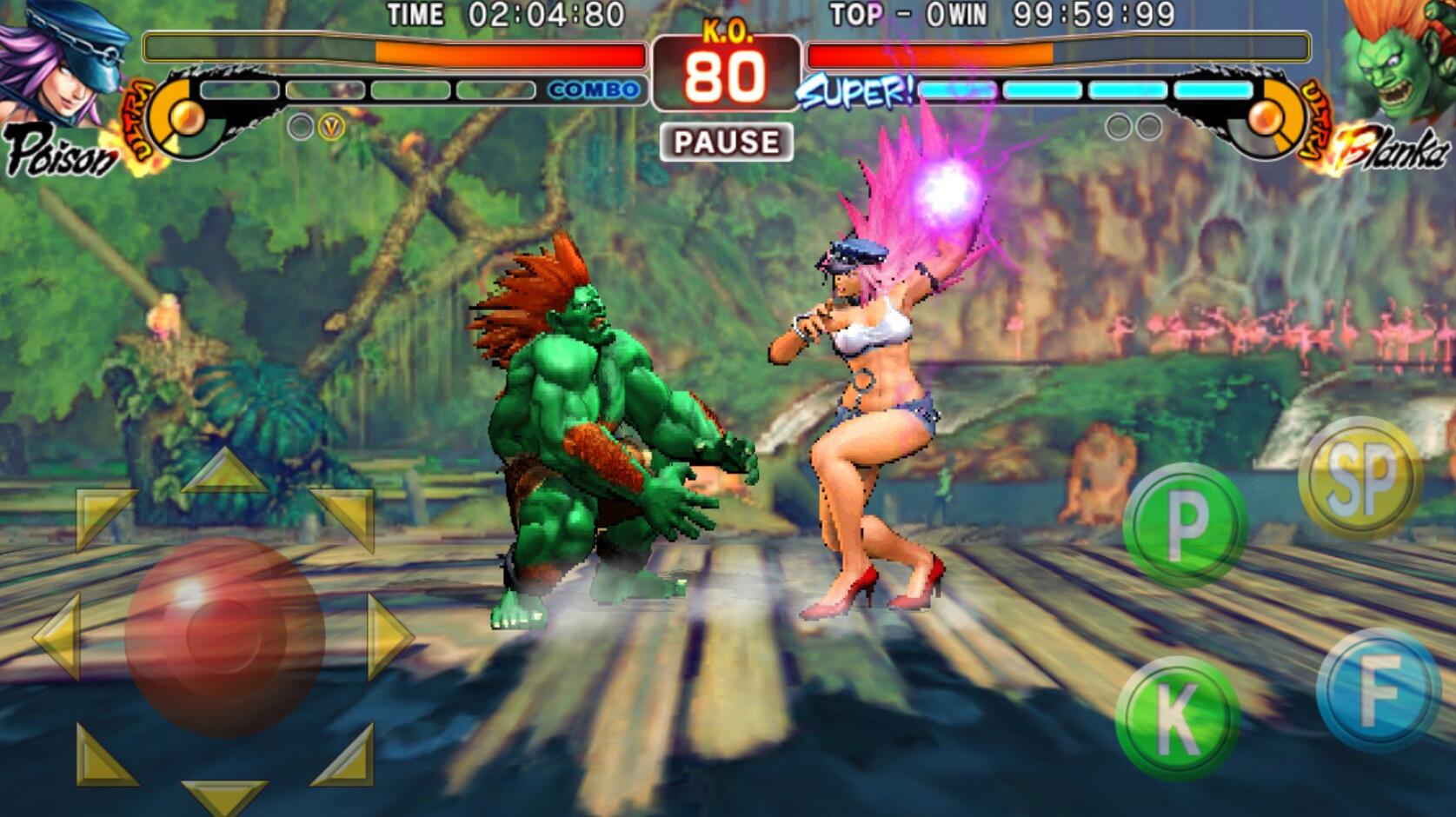Viewport: 1456px width, 817px height.
Task: Tap the PAUSE button
Action: [x=726, y=142]
